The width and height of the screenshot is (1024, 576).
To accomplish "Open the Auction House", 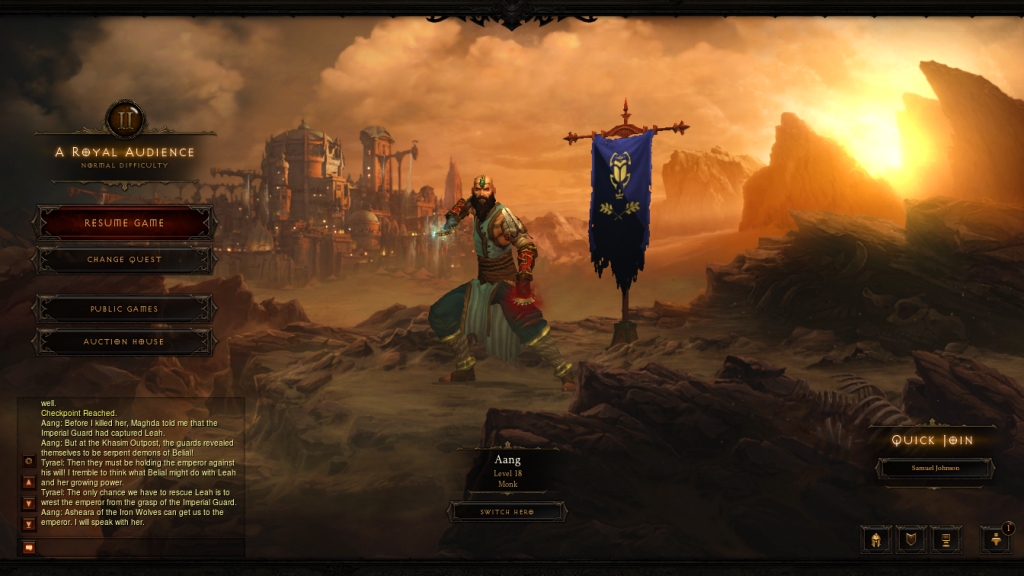I will (124, 342).
